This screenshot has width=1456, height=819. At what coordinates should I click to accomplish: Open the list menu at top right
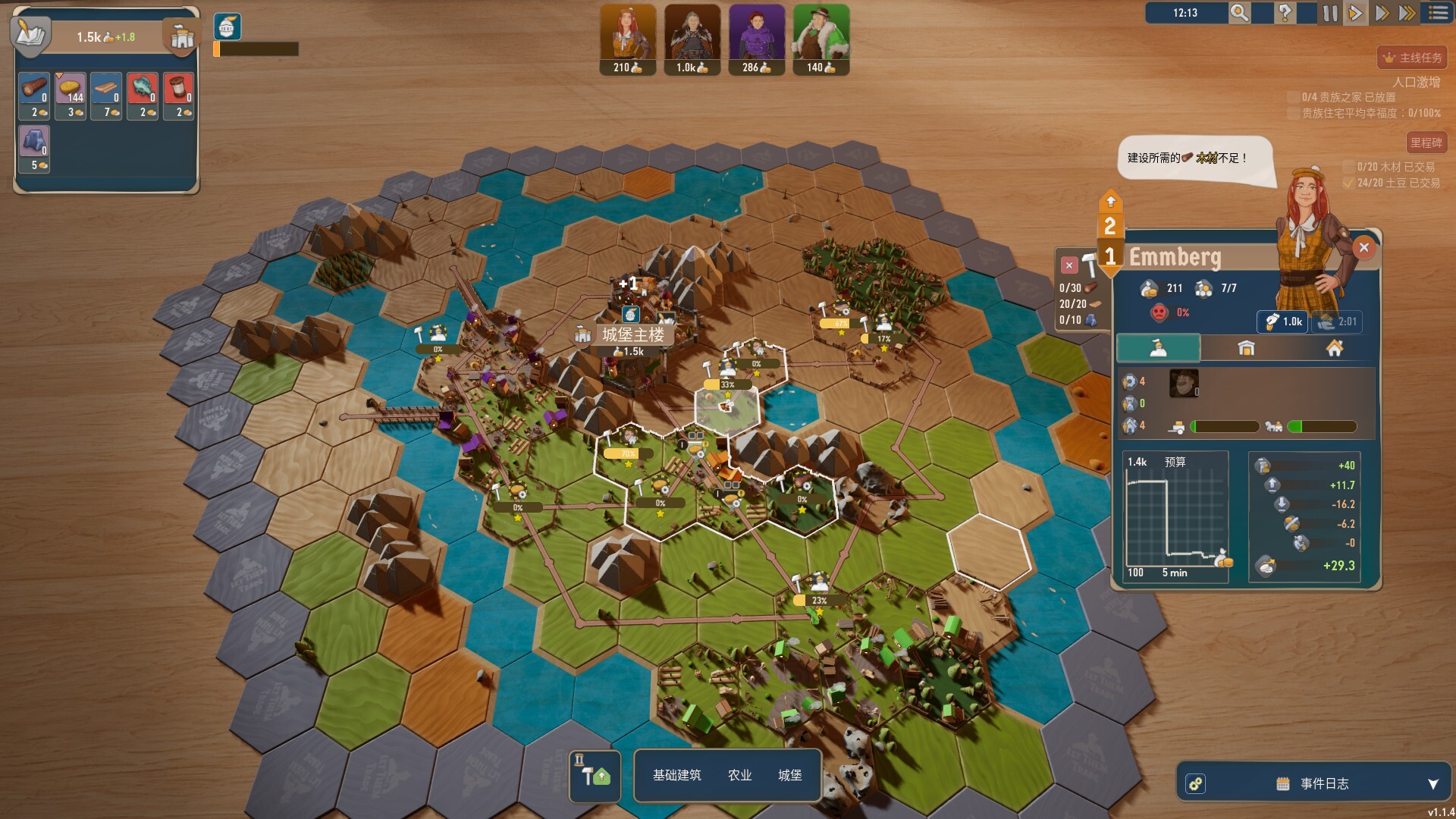click(x=1437, y=13)
